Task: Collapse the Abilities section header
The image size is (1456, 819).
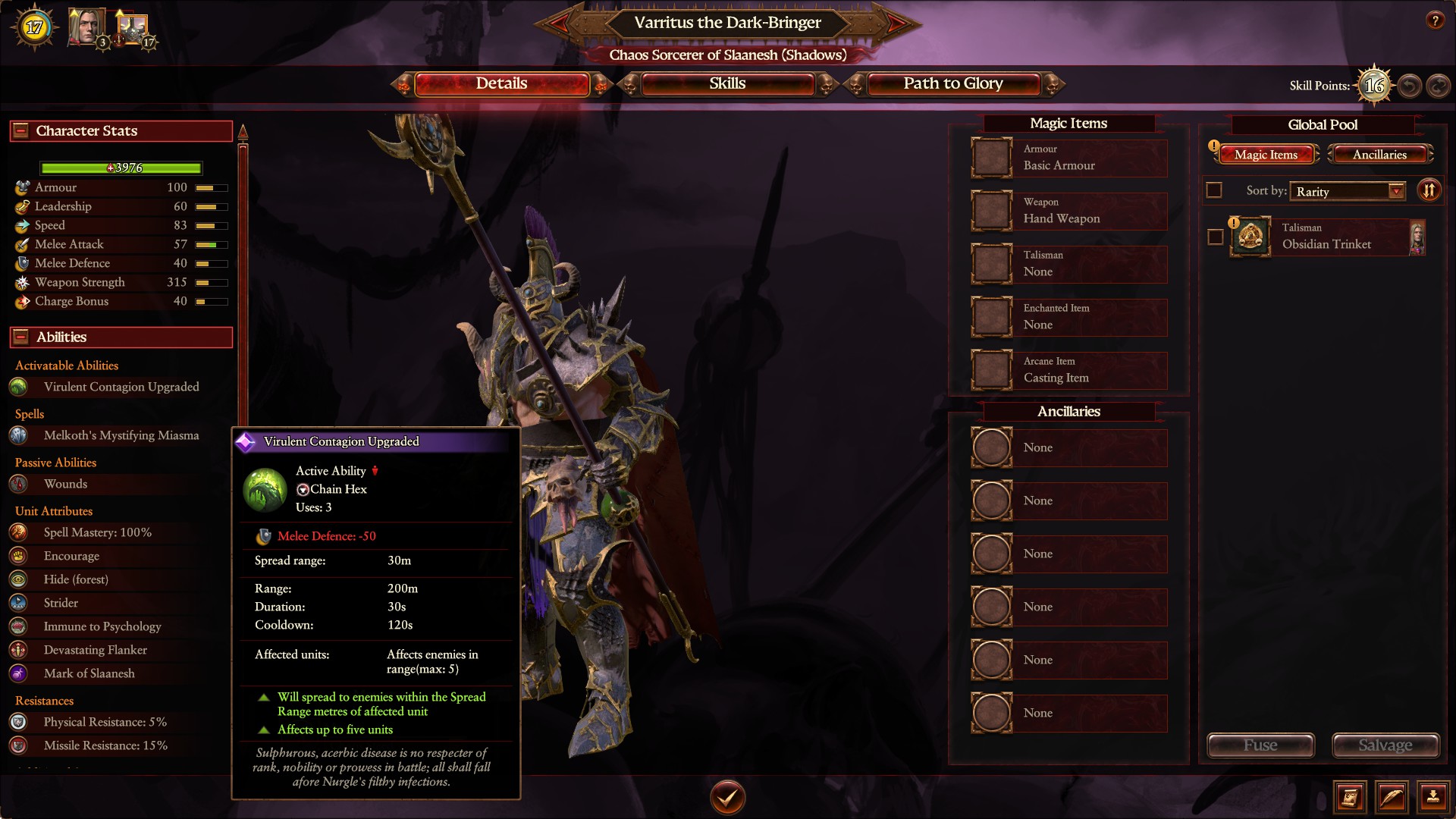Action: (x=21, y=337)
